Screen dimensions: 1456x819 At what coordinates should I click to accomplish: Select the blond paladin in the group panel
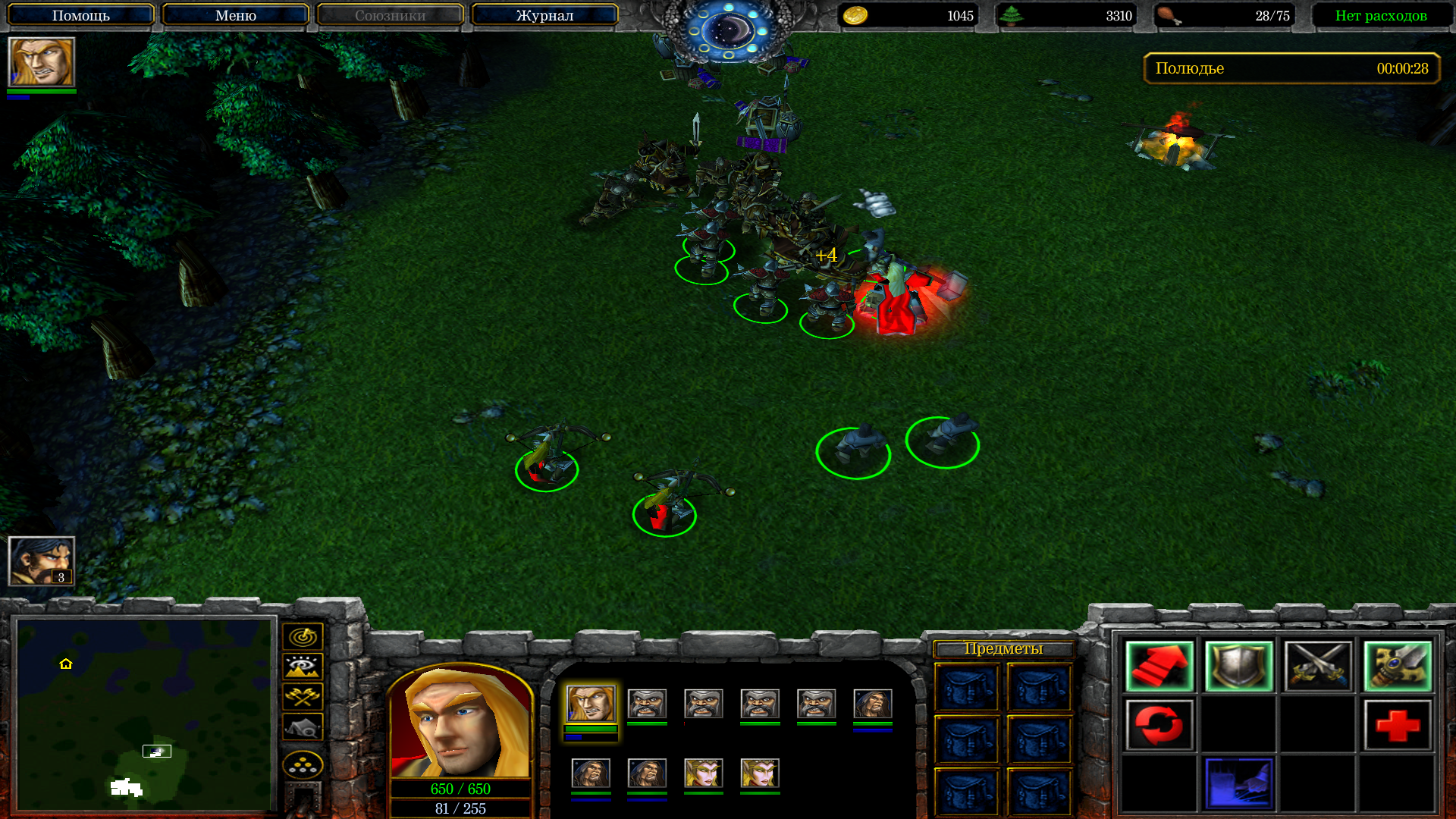(591, 704)
